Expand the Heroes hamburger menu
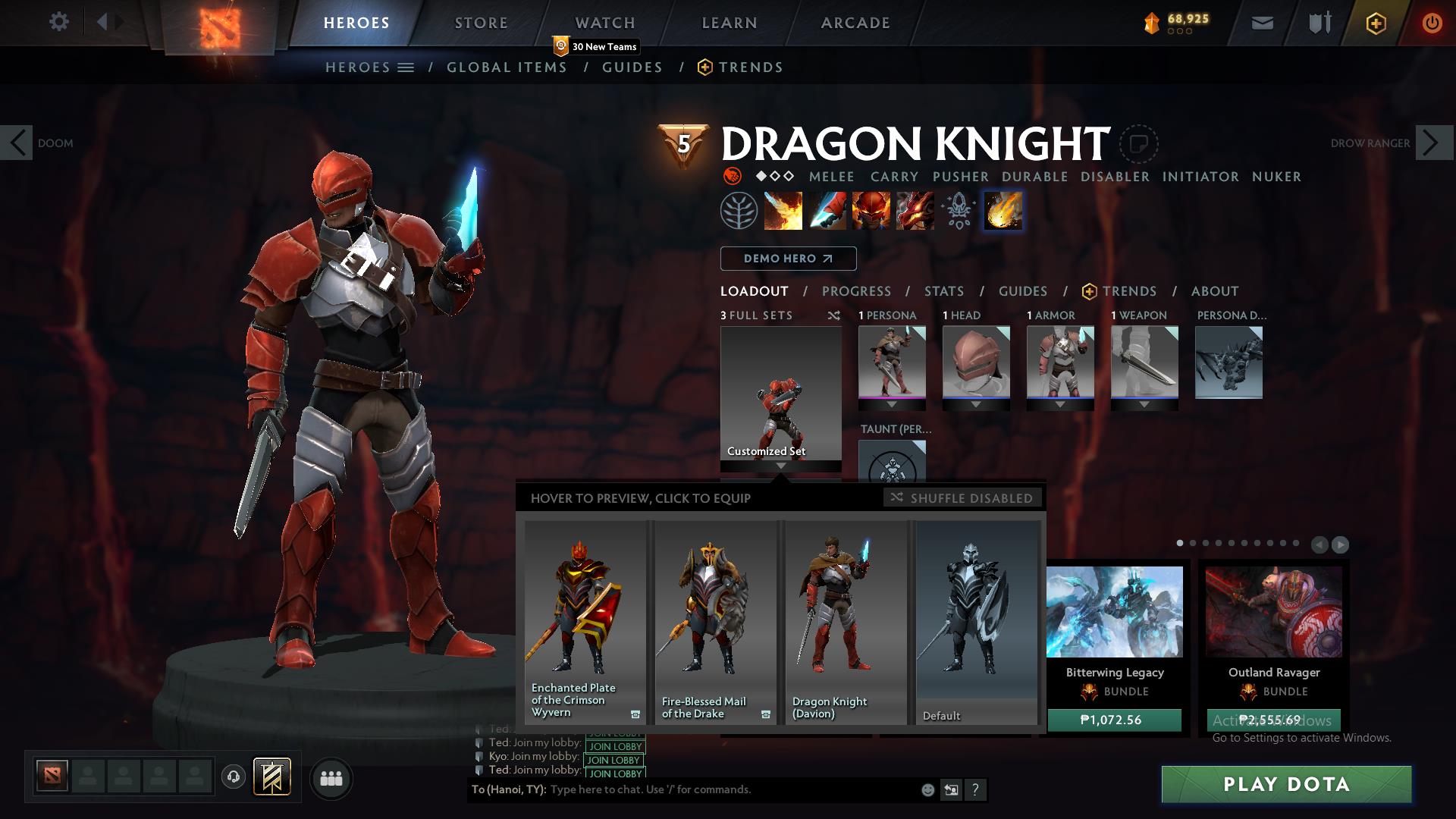Viewport: 1456px width, 819px height. click(x=406, y=67)
